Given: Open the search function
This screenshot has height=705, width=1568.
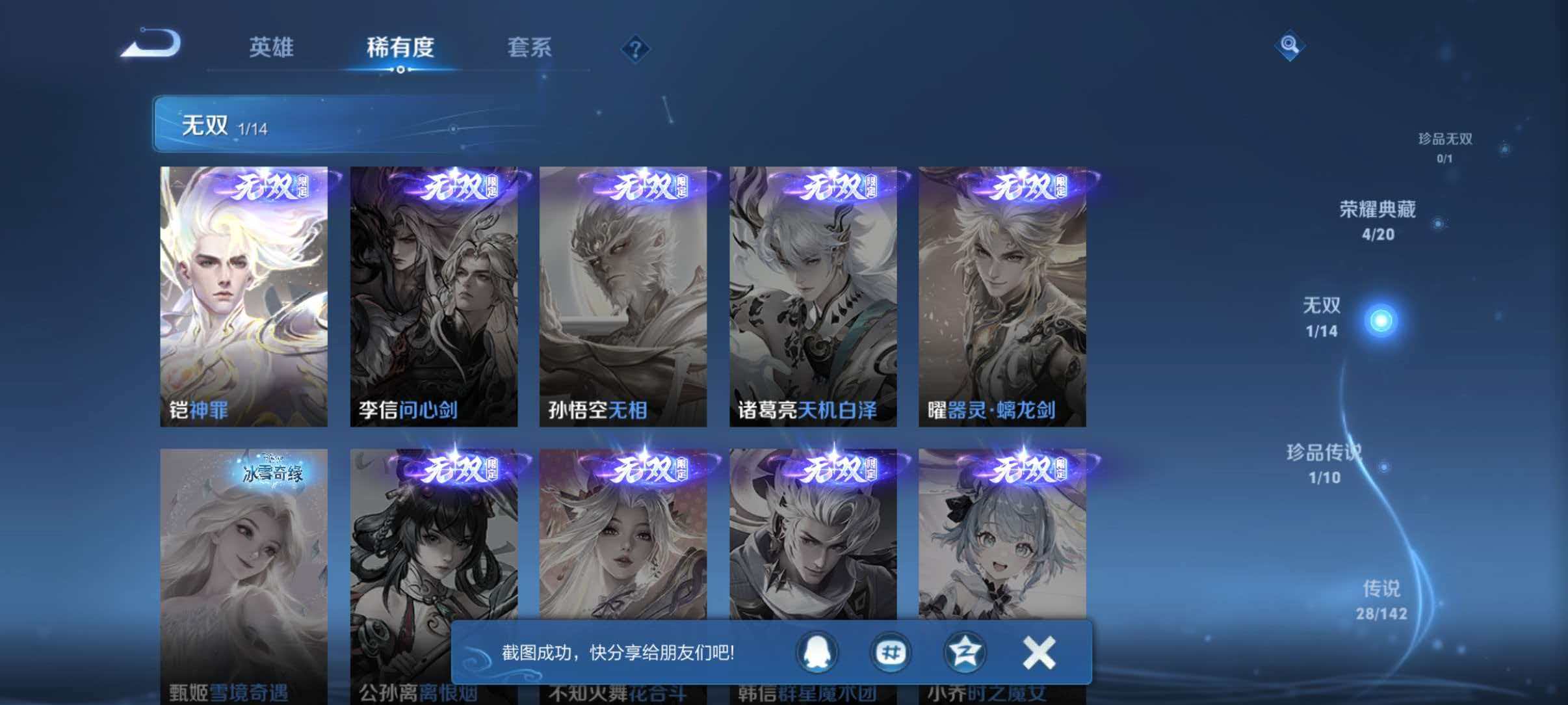Looking at the screenshot, I should click(x=1291, y=46).
